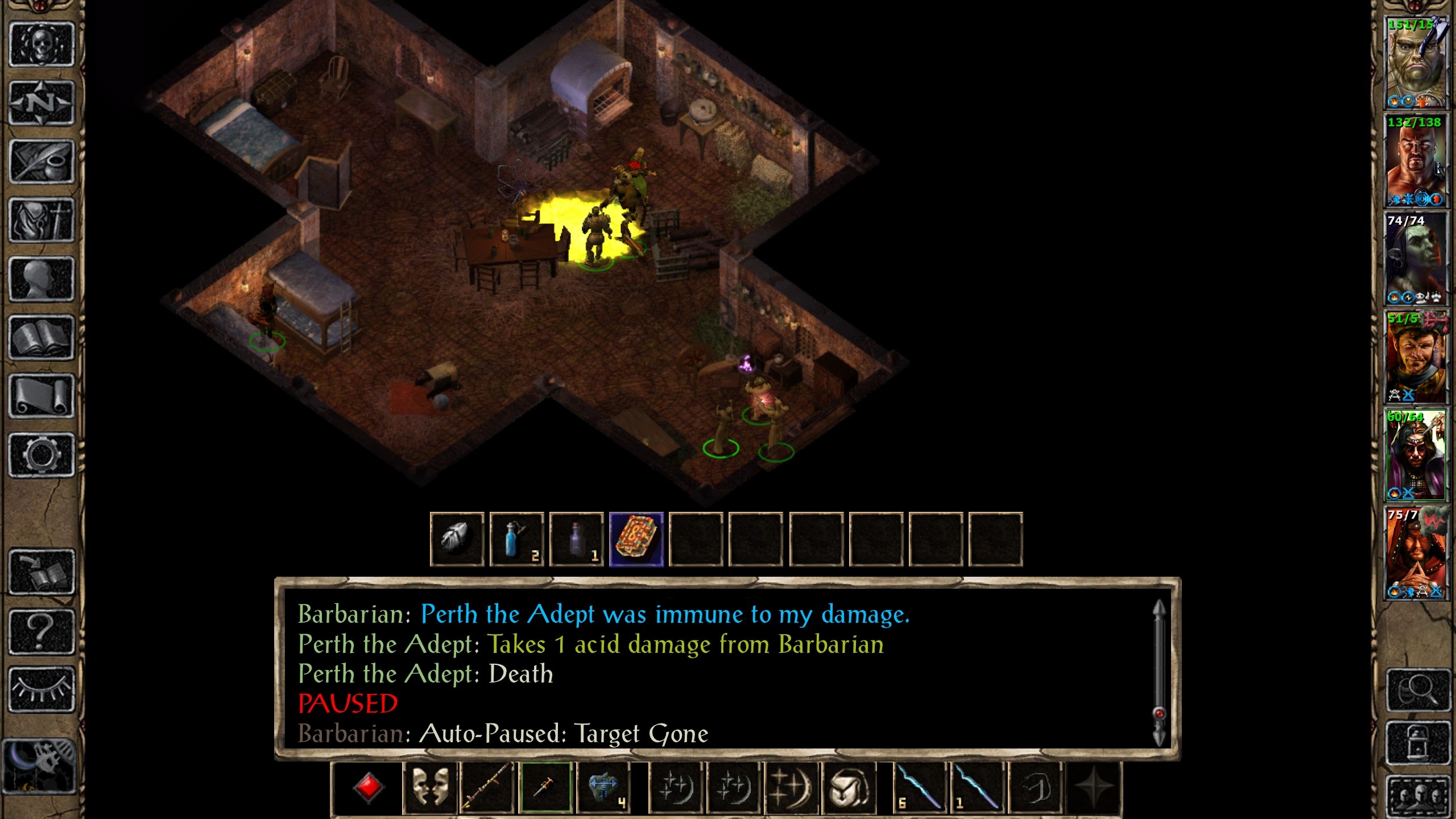Open the priest scroll button

click(42, 396)
